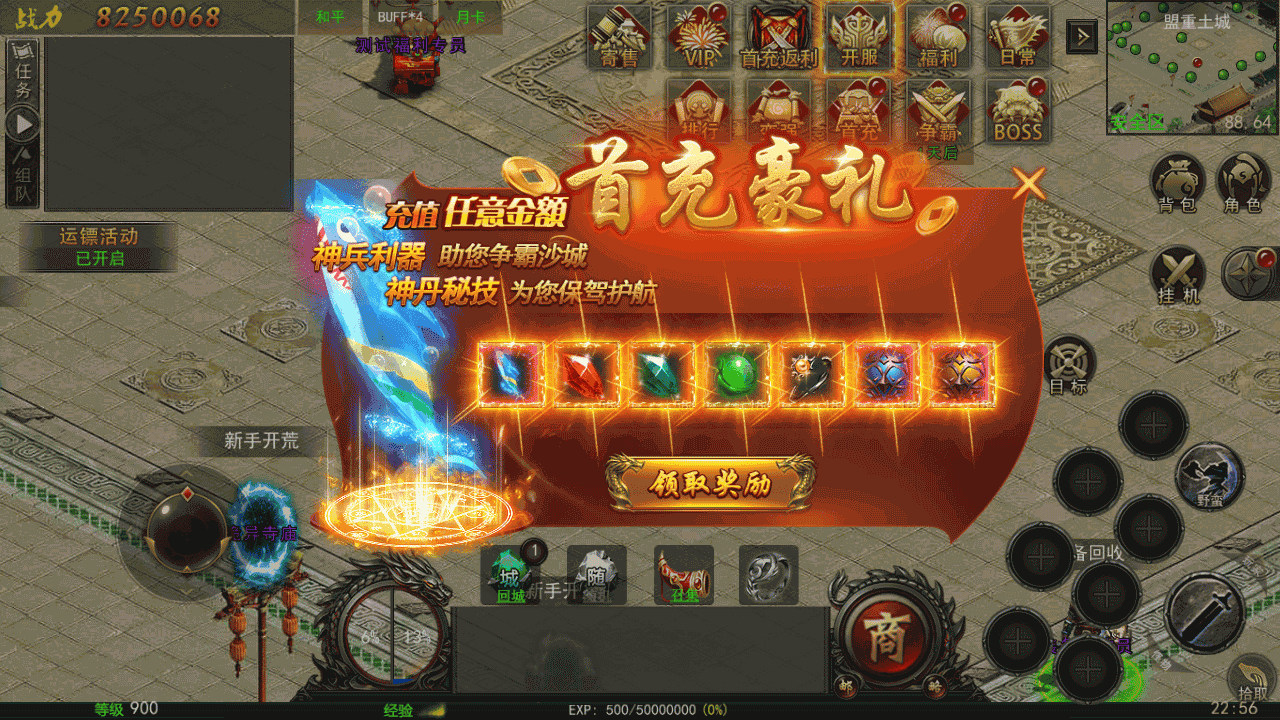Open the 首充返利 rebate icon
Screen dimensions: 1280x720
coord(779,37)
